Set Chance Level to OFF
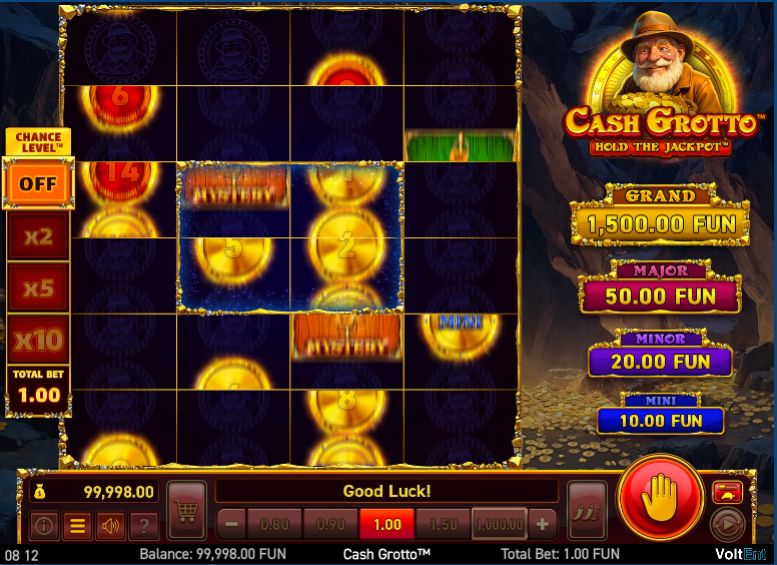 pos(38,184)
